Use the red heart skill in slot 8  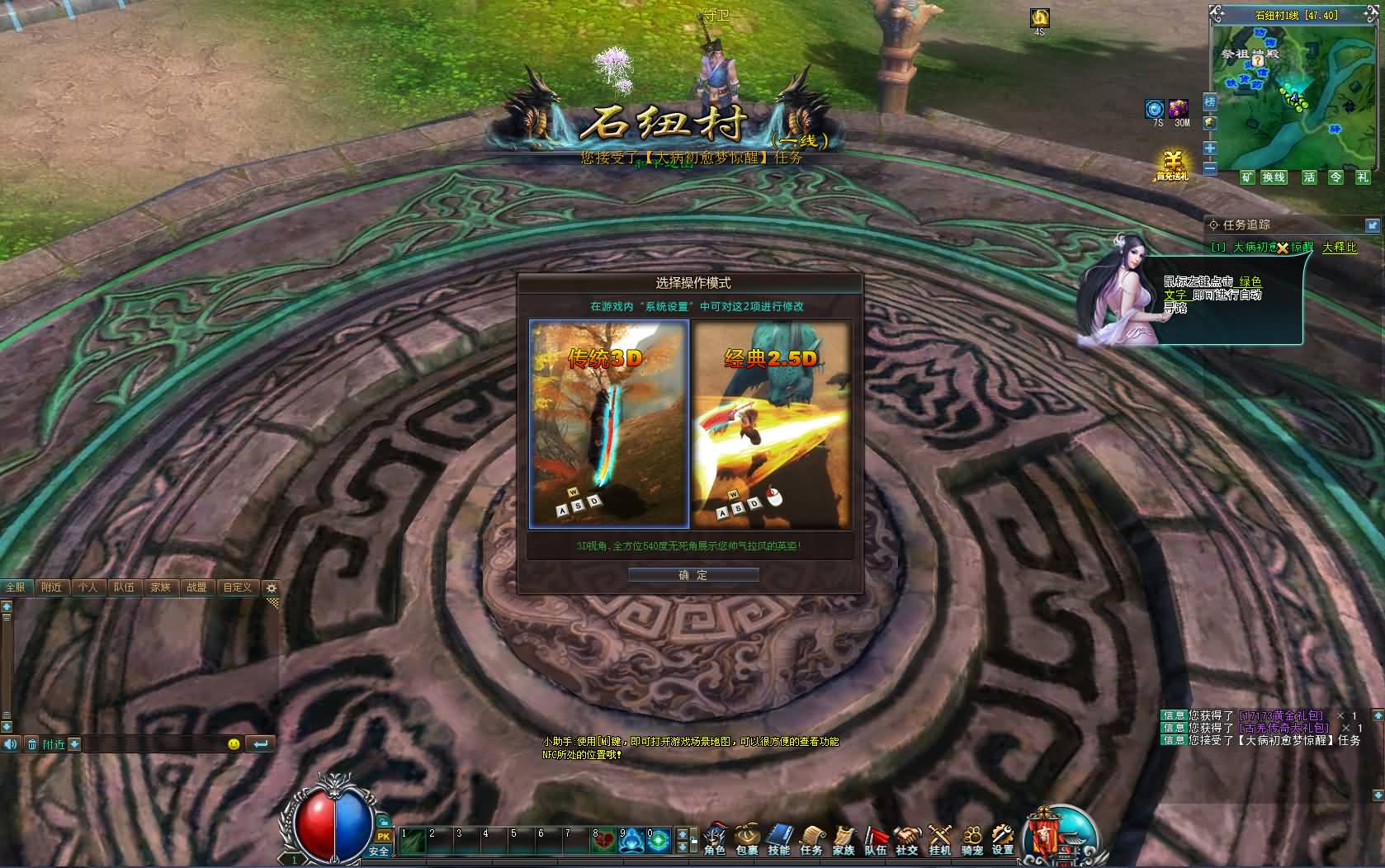point(604,841)
